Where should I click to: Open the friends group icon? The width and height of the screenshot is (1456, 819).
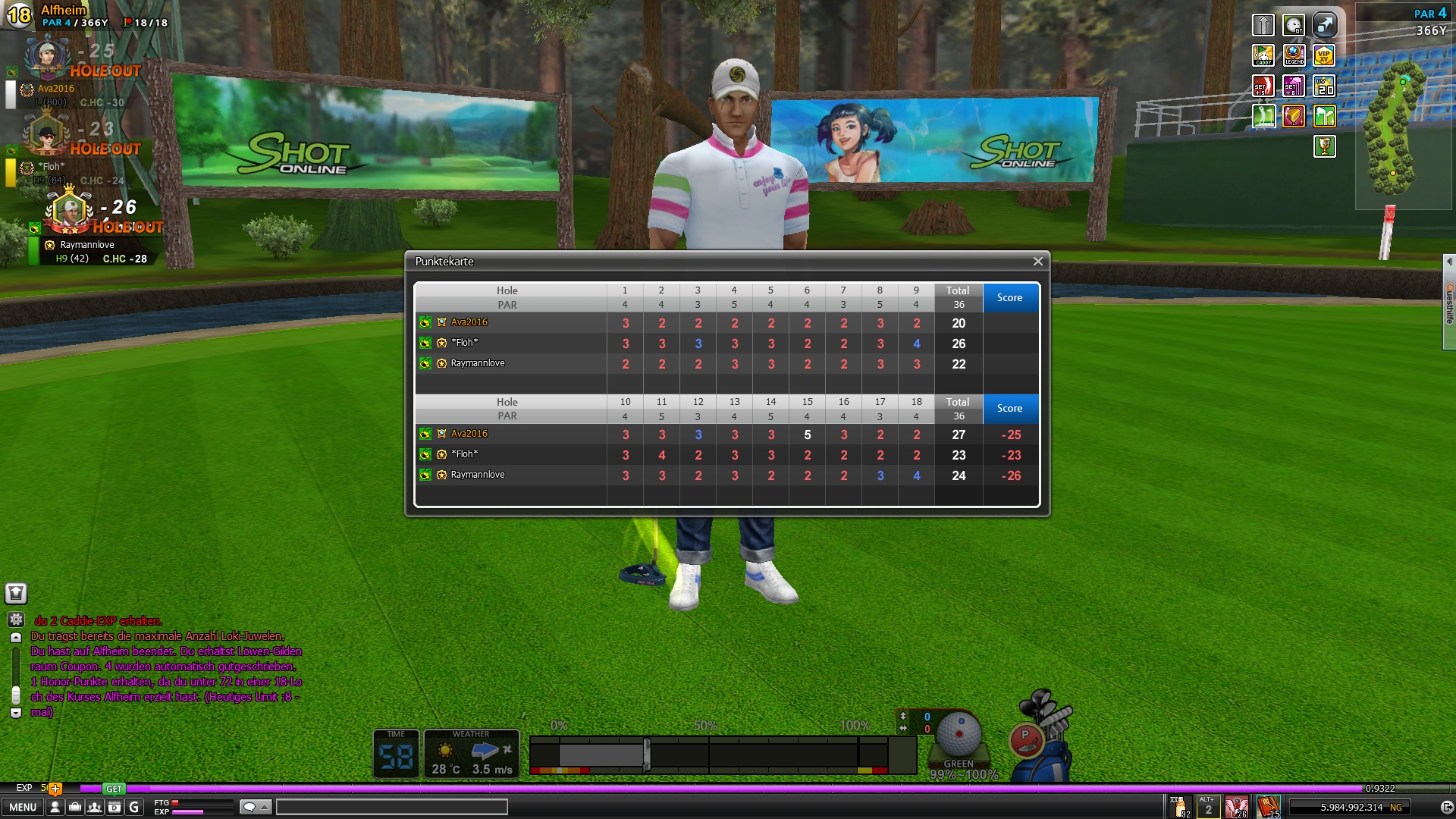tap(94, 807)
